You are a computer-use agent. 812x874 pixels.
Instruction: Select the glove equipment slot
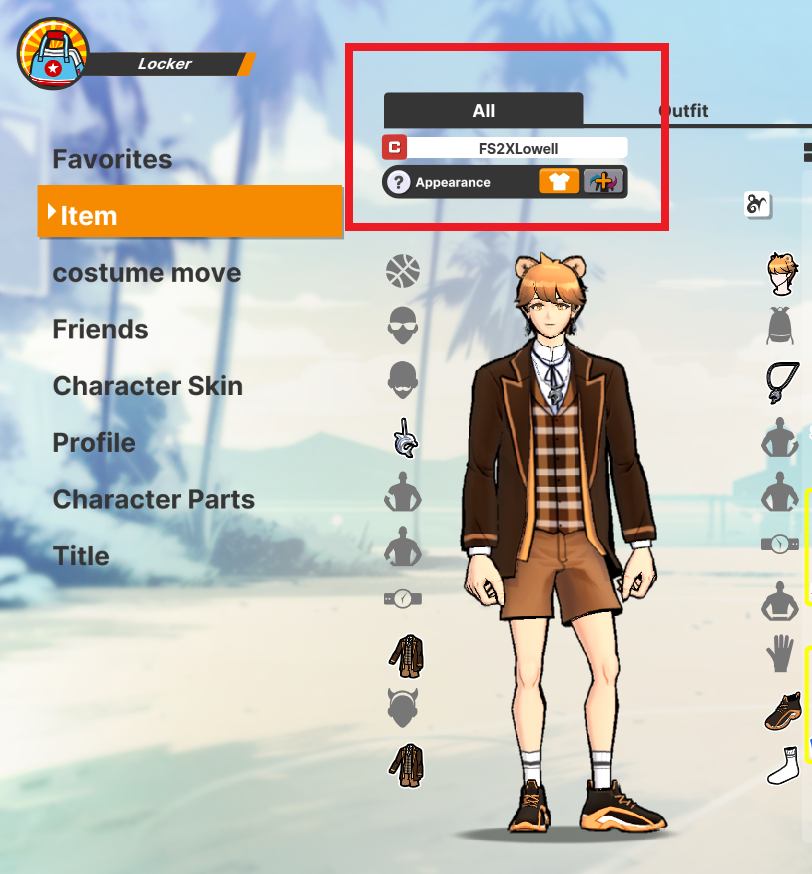pyautogui.click(x=780, y=656)
